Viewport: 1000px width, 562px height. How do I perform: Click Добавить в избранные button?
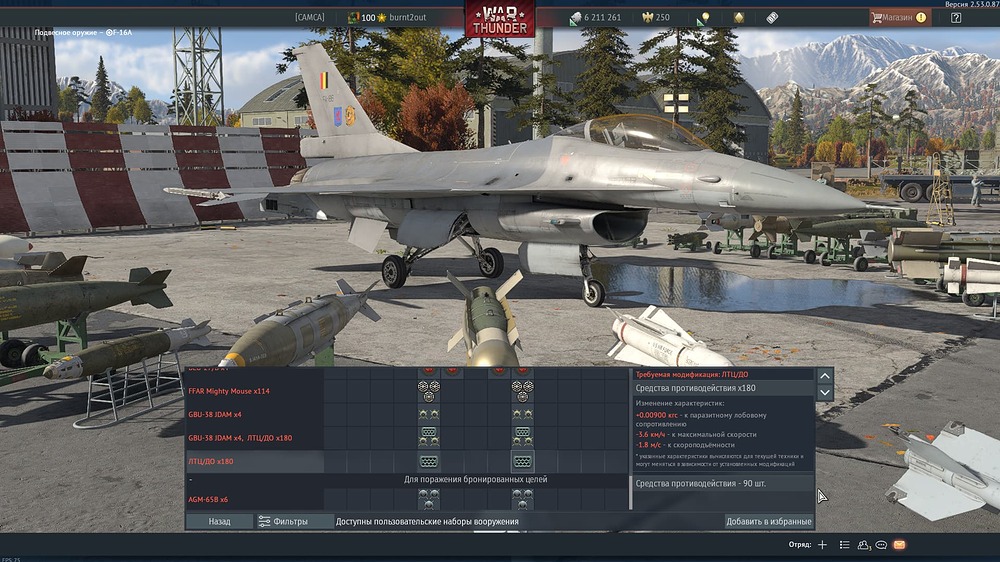pos(768,521)
